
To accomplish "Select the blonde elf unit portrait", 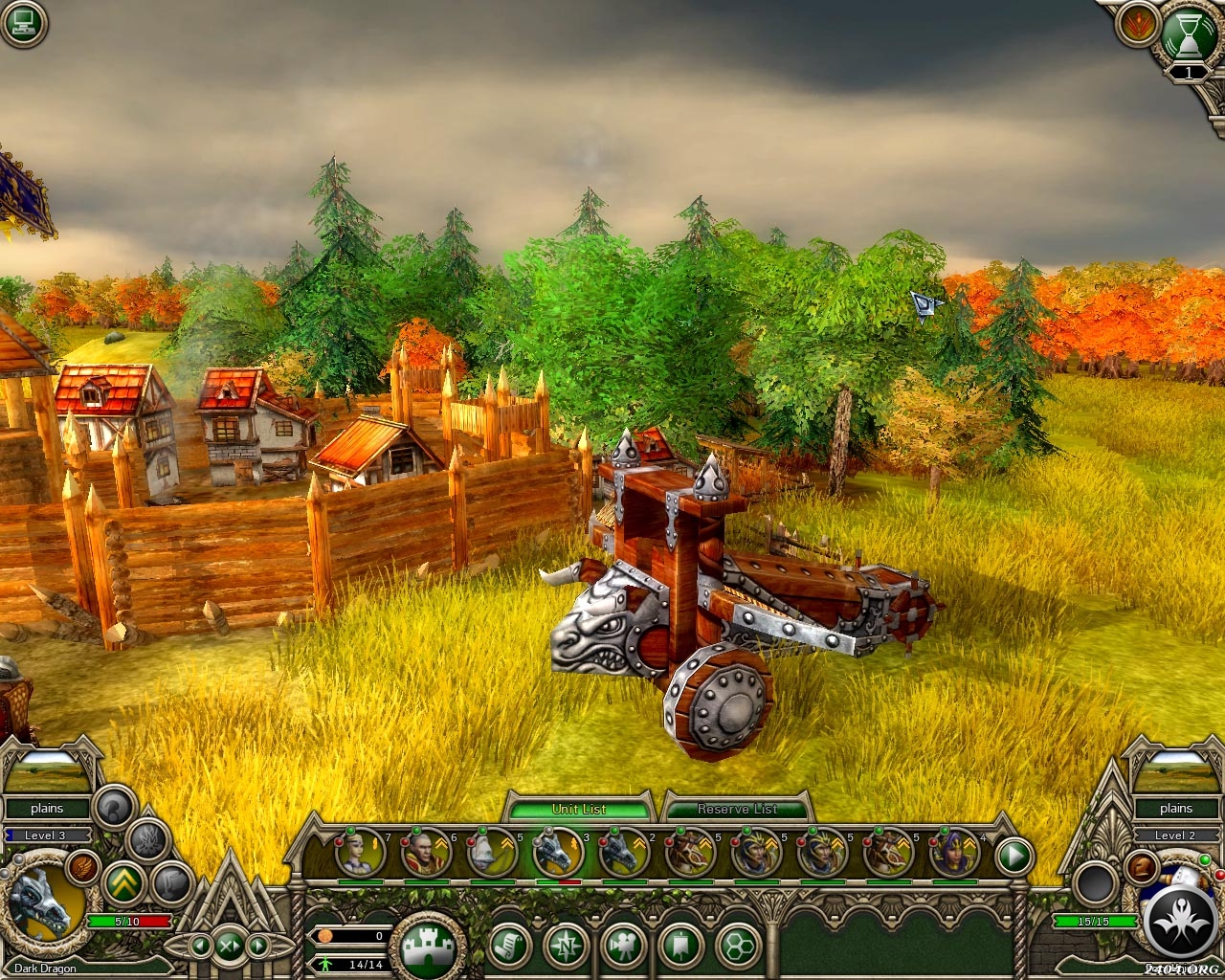I will (359, 853).
